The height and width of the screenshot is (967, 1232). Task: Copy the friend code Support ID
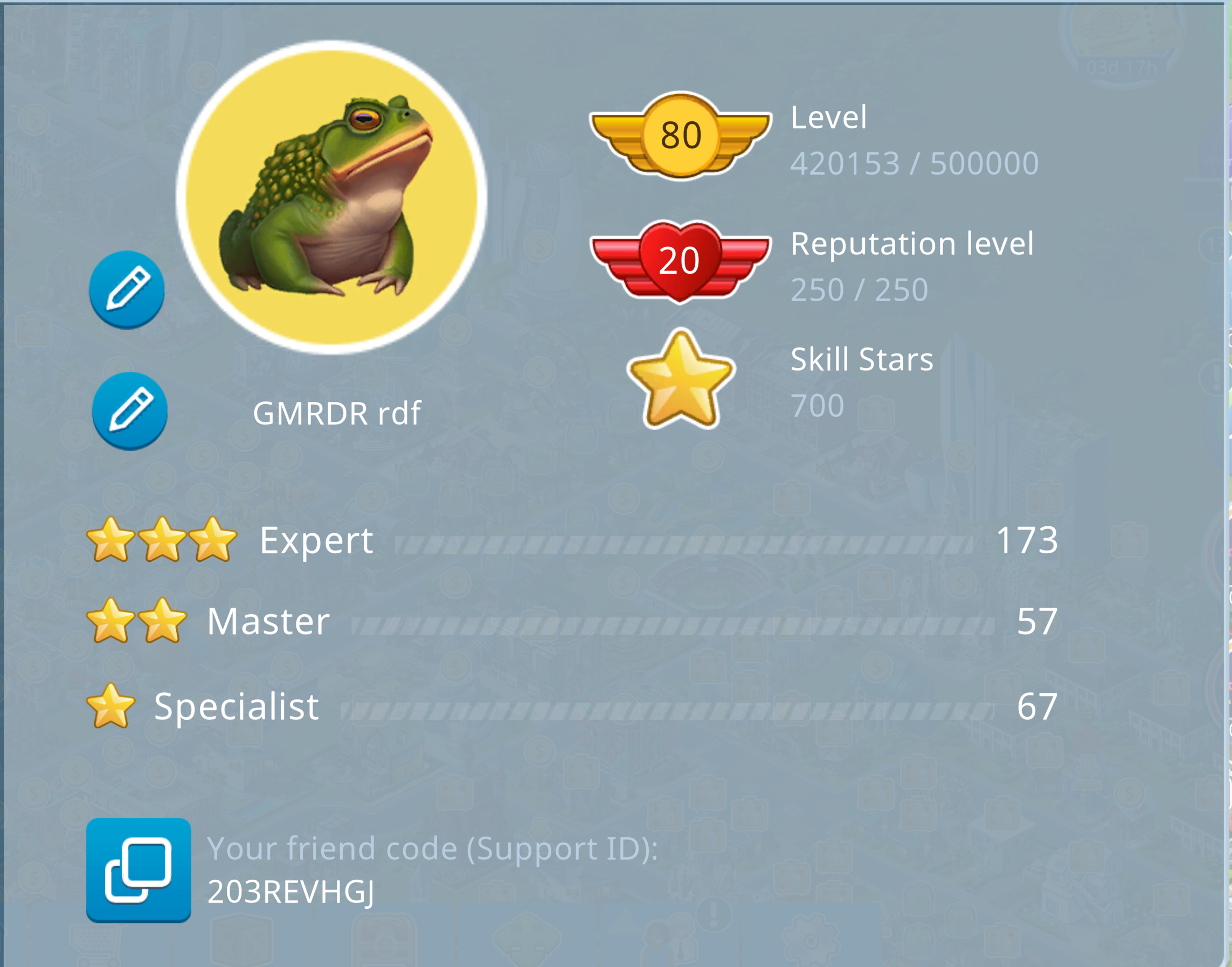138,869
